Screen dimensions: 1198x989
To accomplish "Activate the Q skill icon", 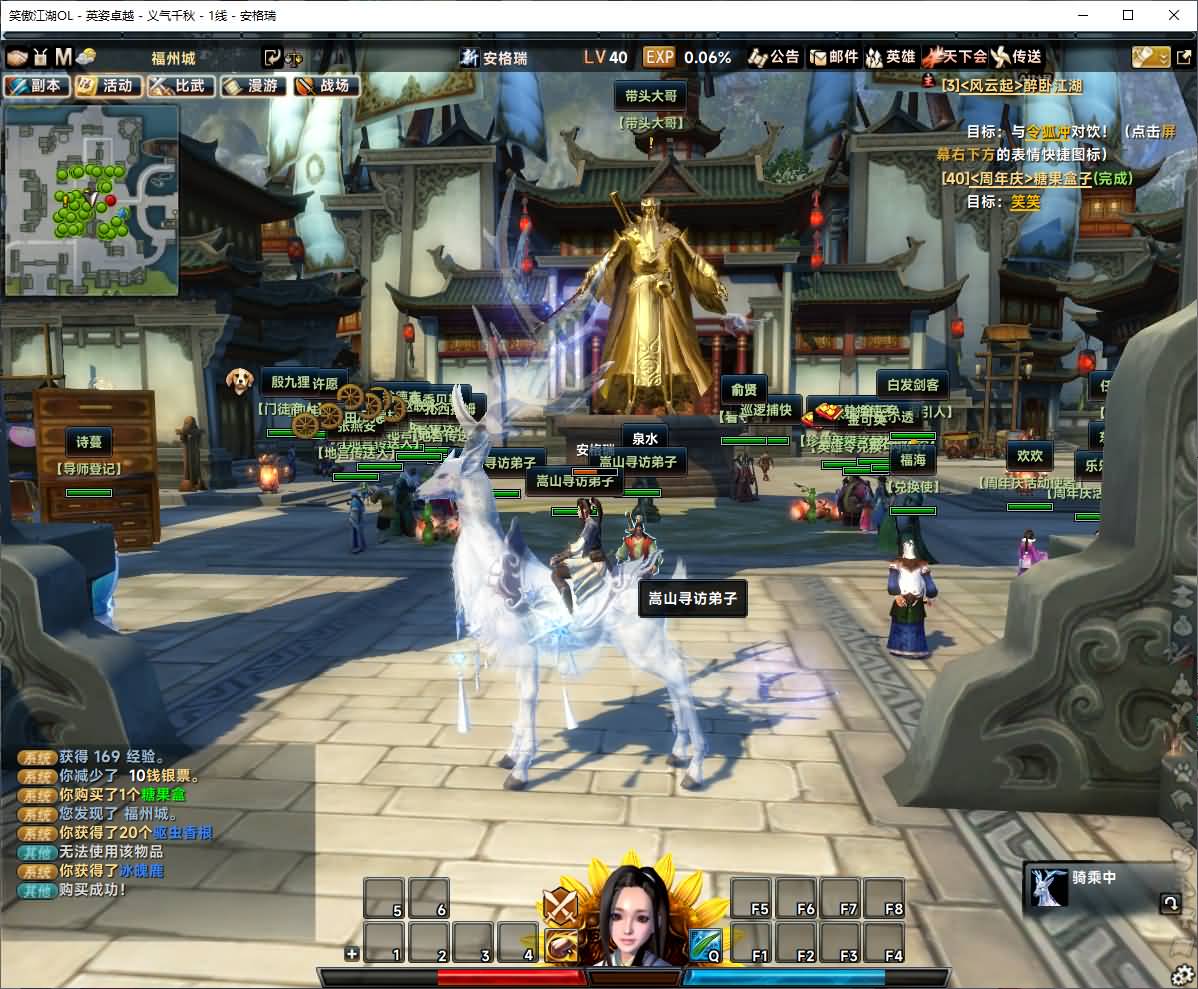I will pos(705,945).
